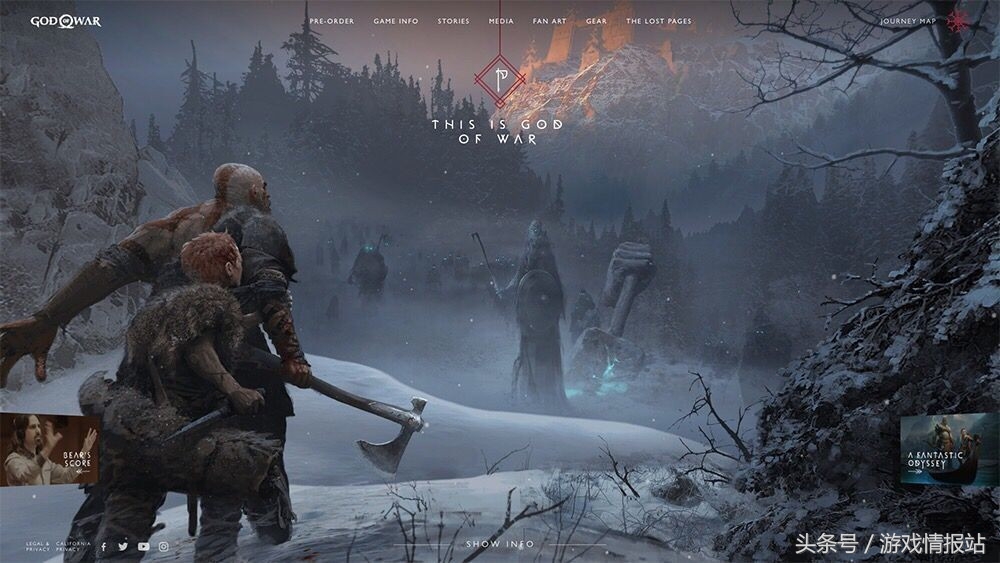
Task: Go to The Lost Pages
Action: 658,21
